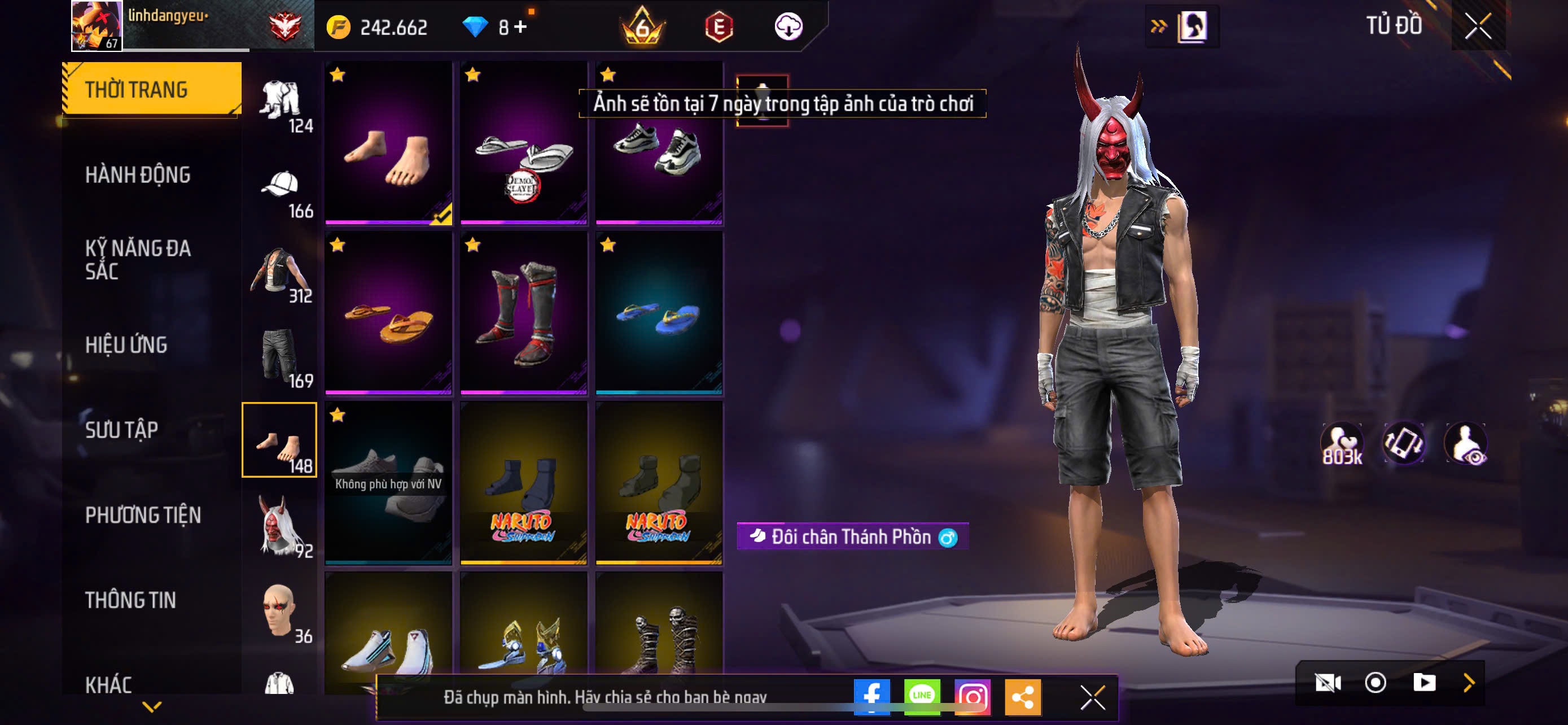Select the white cap headwear category
The width and height of the screenshot is (1568, 725).
(x=280, y=190)
